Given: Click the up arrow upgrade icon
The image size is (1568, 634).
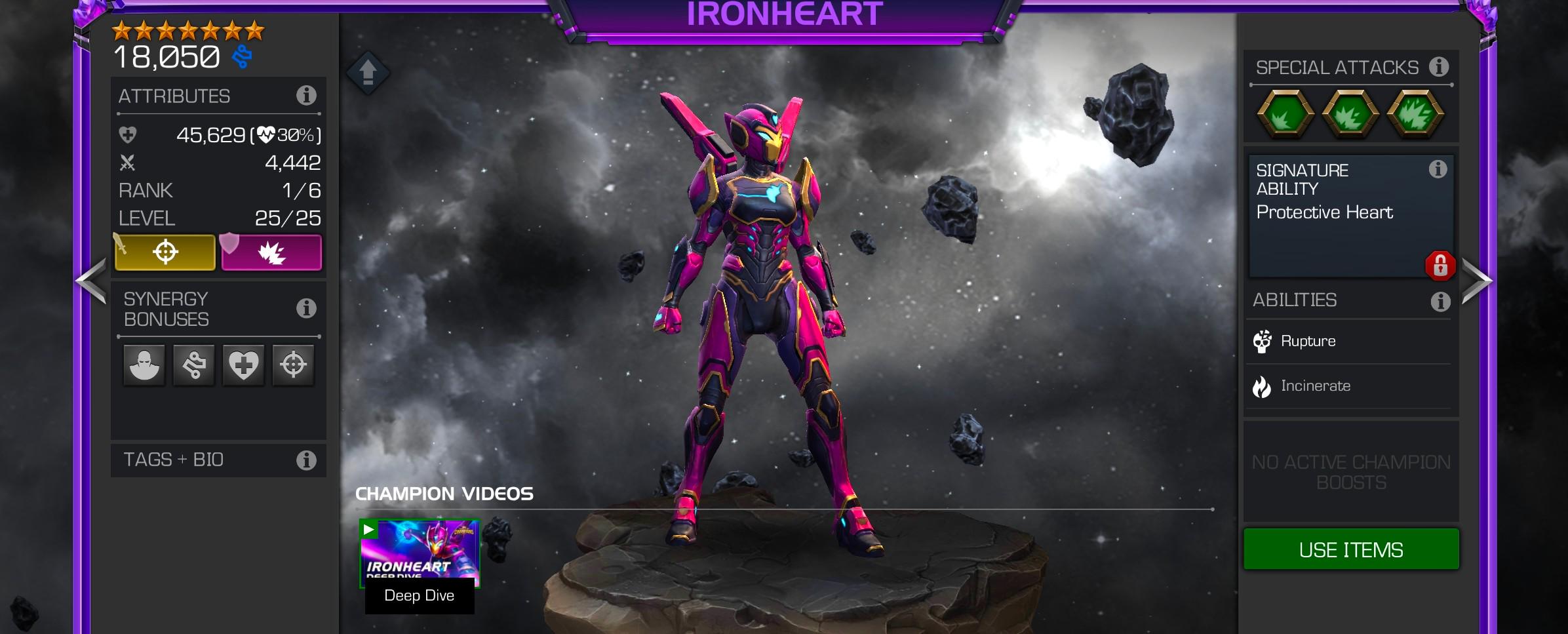Looking at the screenshot, I should click(x=368, y=72).
